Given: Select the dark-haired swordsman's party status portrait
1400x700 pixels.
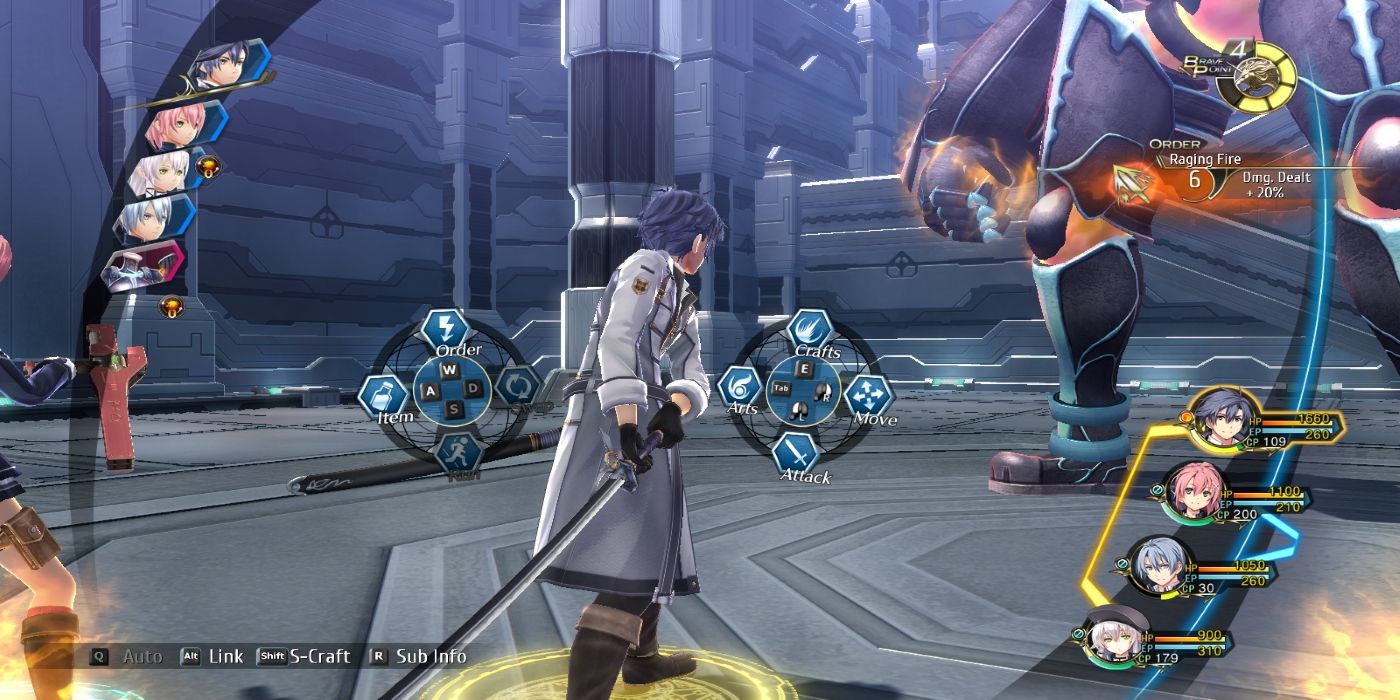Looking at the screenshot, I should coord(1219,419).
